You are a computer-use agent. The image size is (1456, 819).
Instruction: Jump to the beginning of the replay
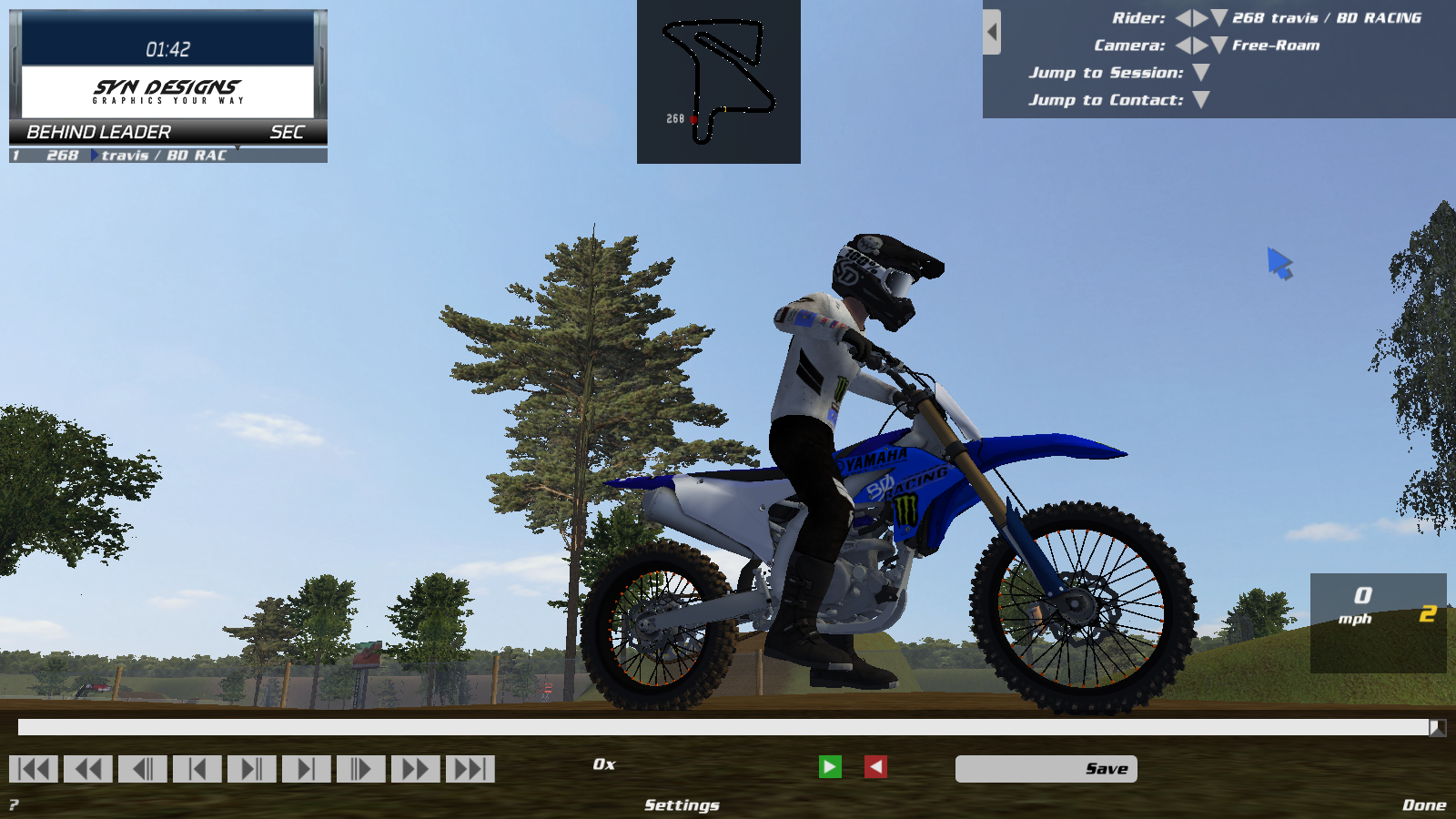click(34, 769)
